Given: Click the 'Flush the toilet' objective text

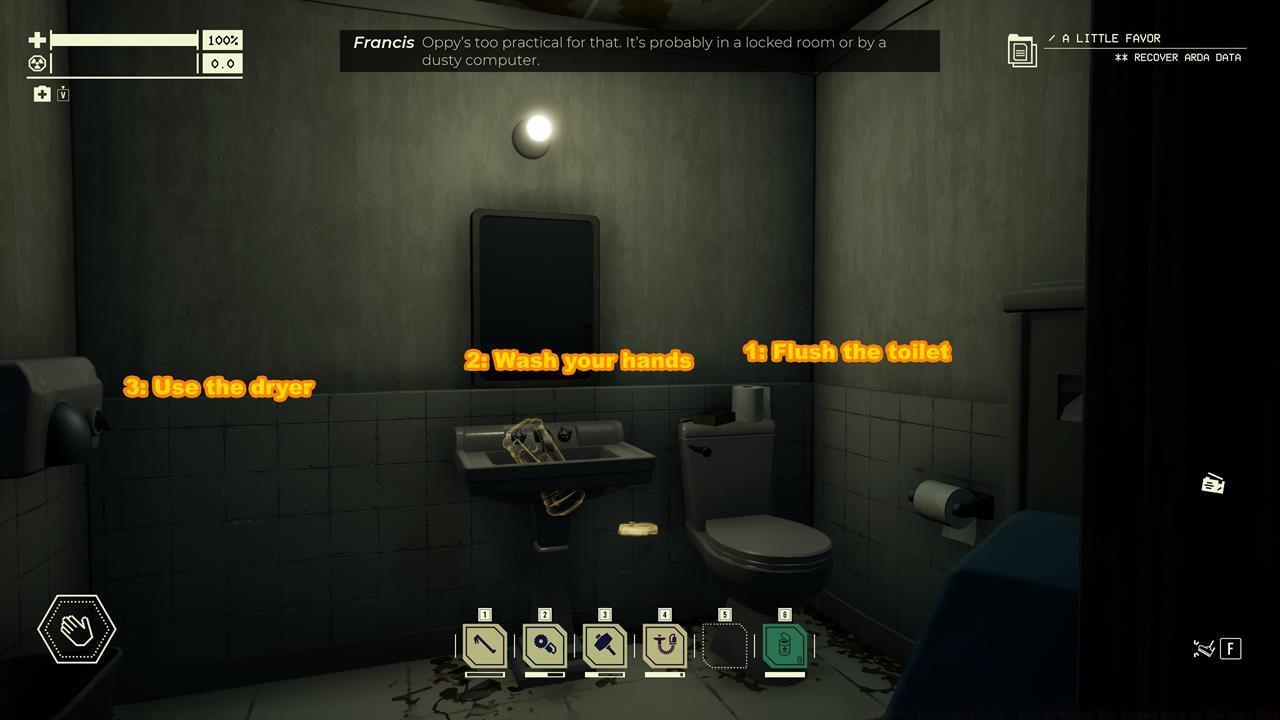Looking at the screenshot, I should pyautogui.click(x=846, y=351).
